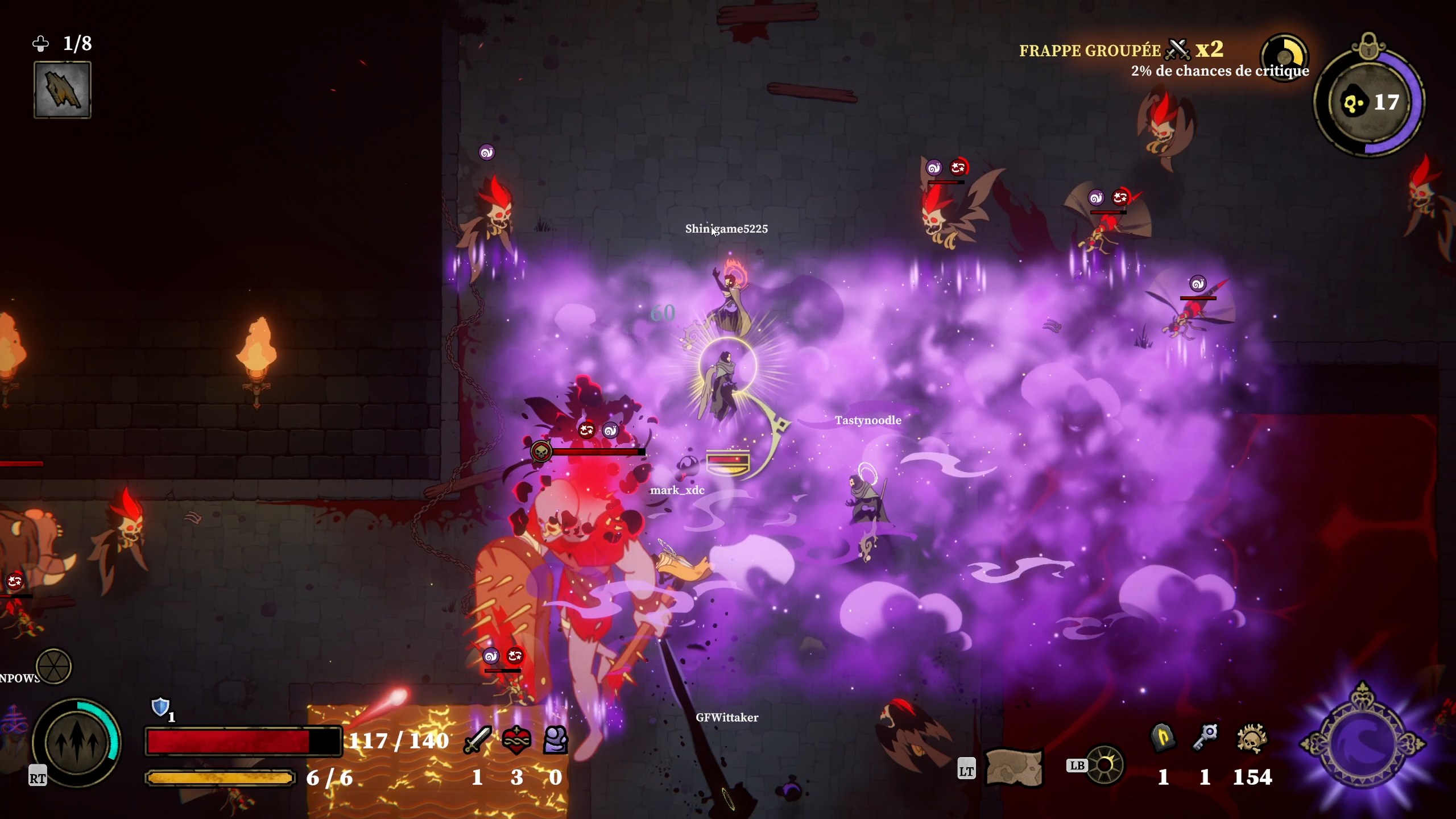Click the sword attack stat icon
Image resolution: width=1456 pixels, height=819 pixels.
tap(477, 740)
